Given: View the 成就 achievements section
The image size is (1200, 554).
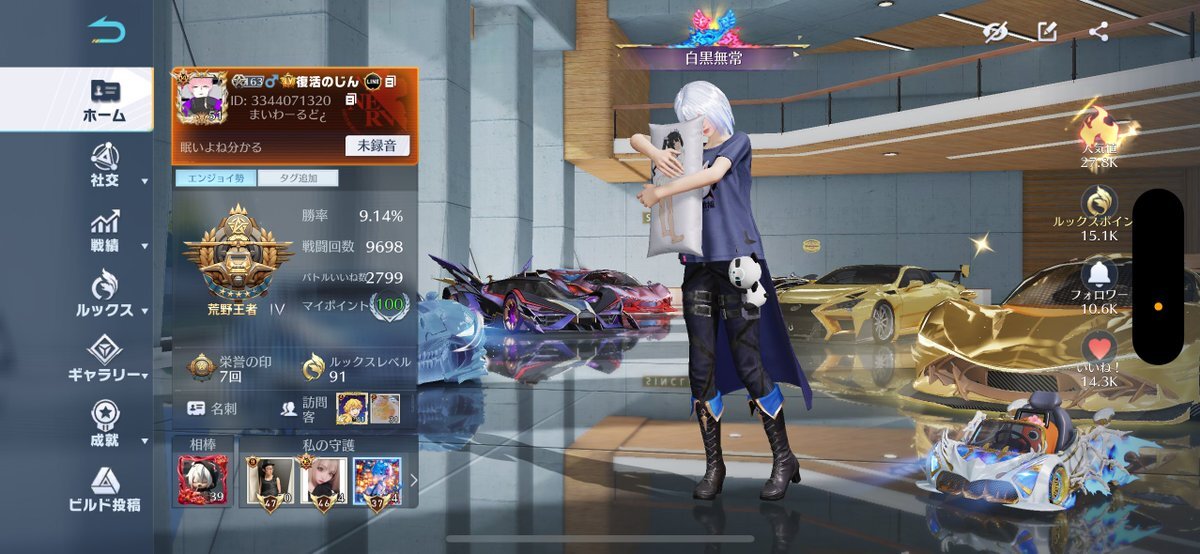Looking at the screenshot, I should tap(104, 424).
